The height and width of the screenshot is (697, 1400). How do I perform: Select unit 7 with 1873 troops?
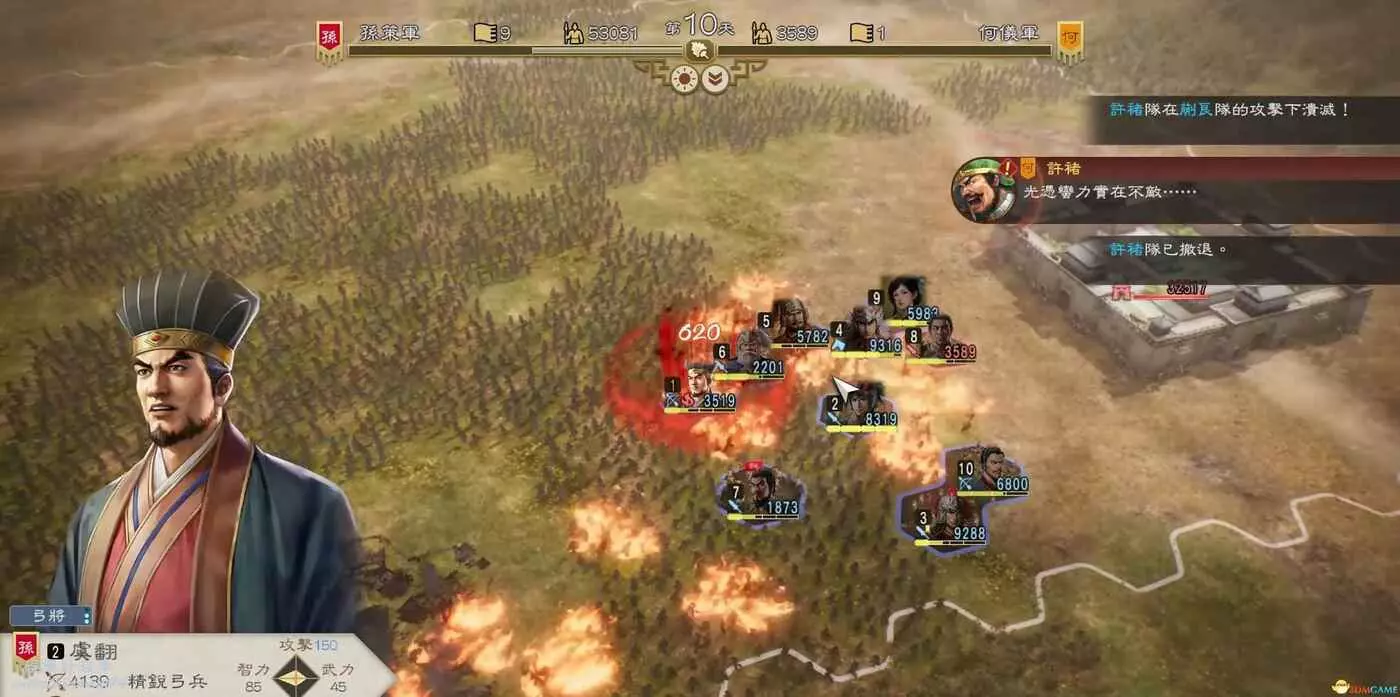tap(762, 492)
